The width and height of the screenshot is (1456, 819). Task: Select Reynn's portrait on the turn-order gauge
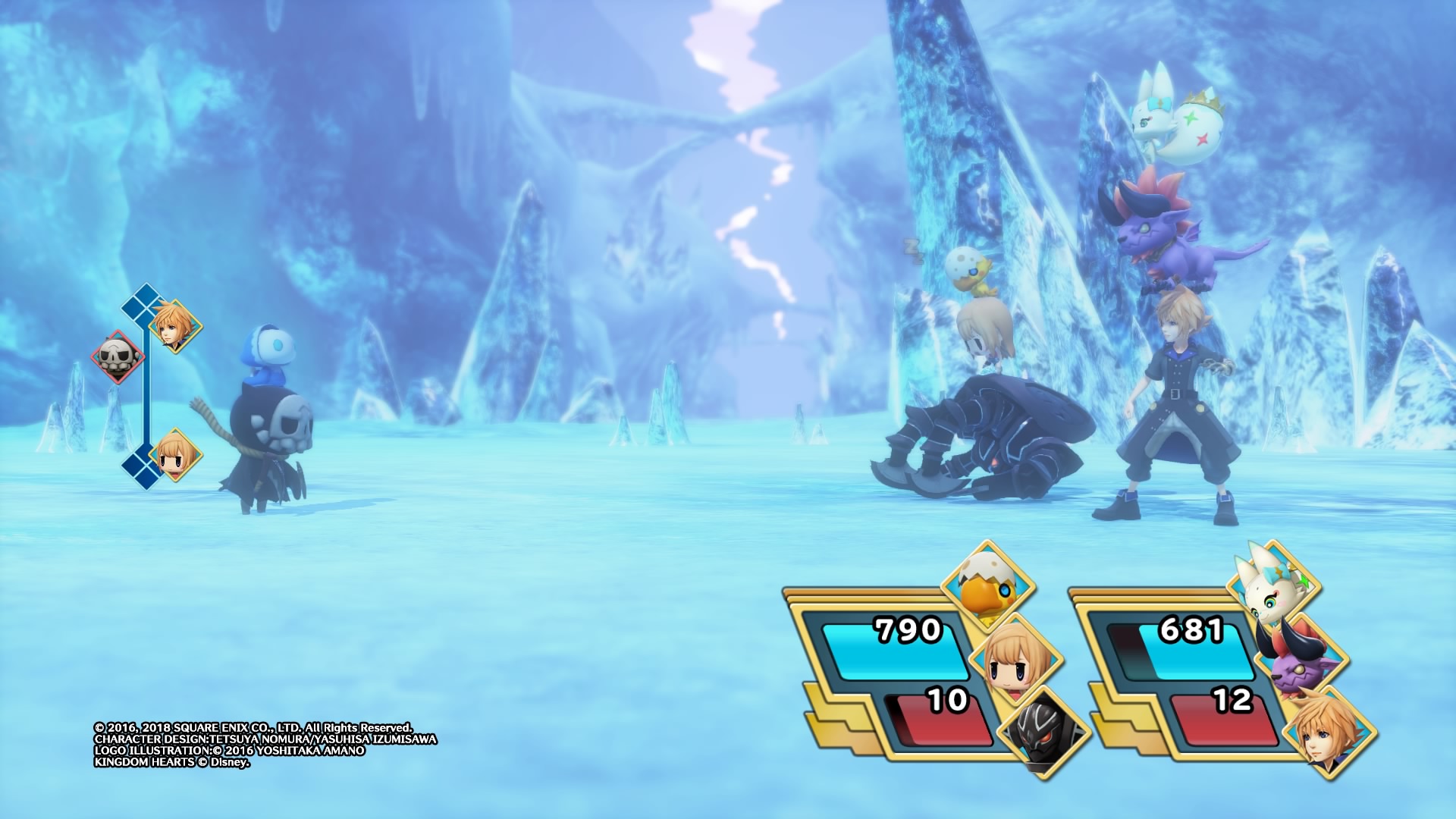pos(174,455)
